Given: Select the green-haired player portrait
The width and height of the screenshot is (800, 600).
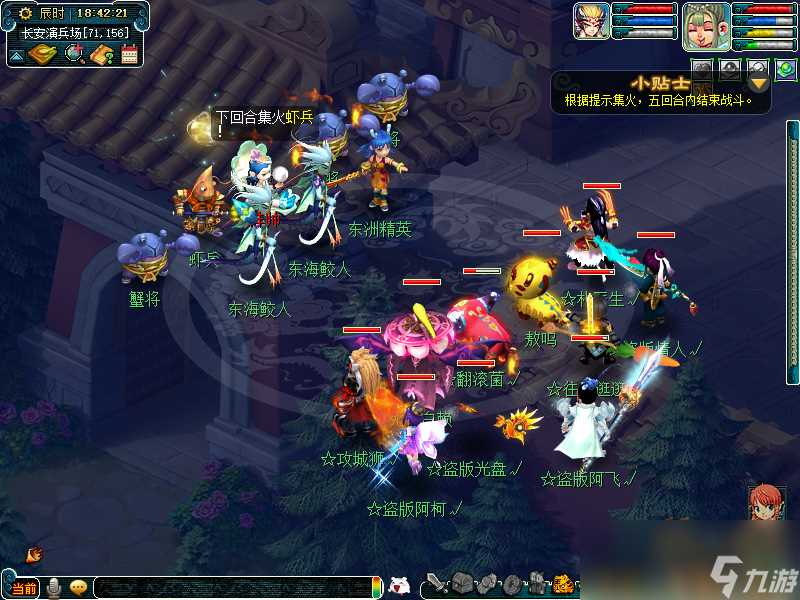Looking at the screenshot, I should [x=706, y=26].
